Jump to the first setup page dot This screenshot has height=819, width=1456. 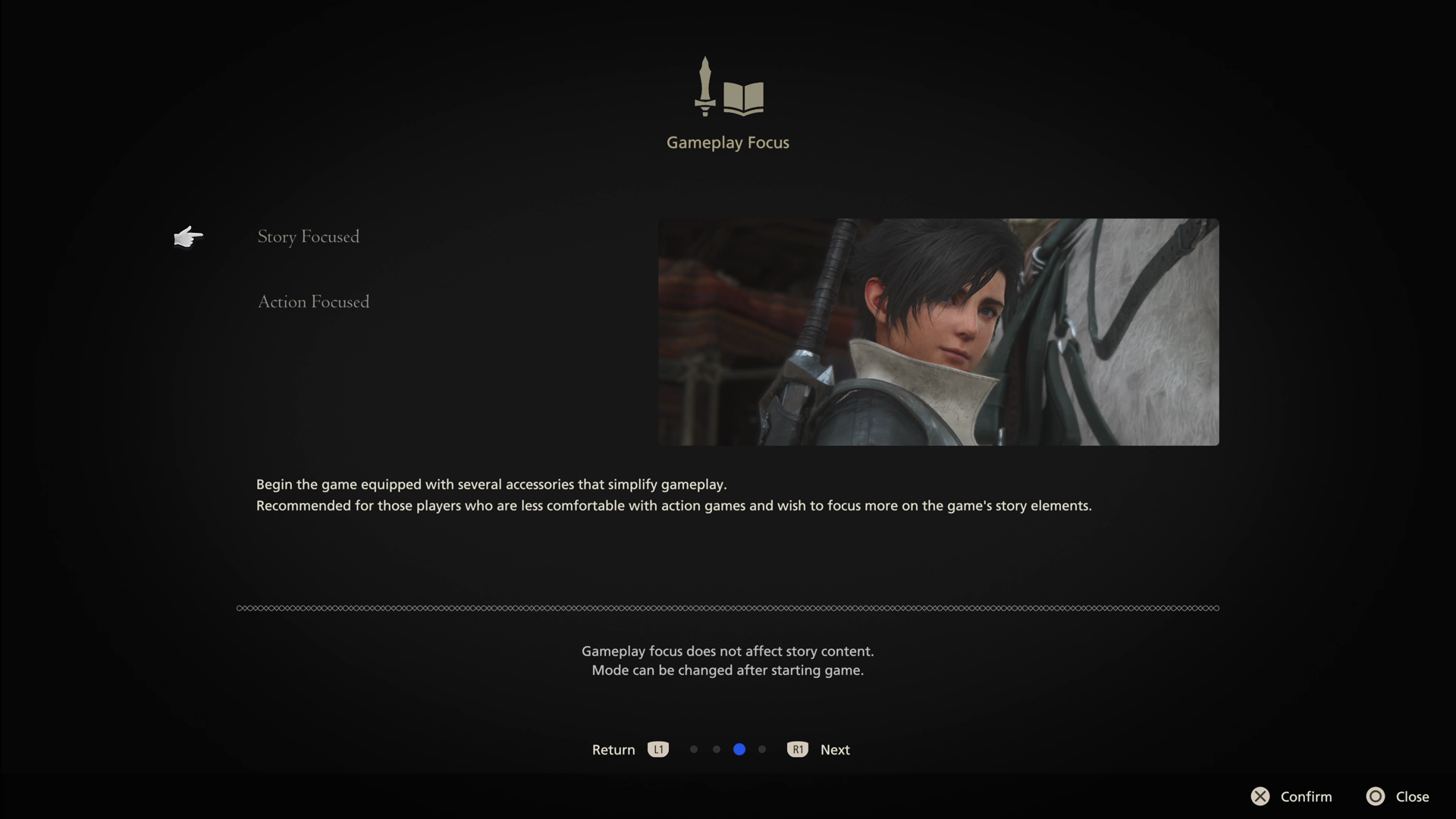pos(693,749)
